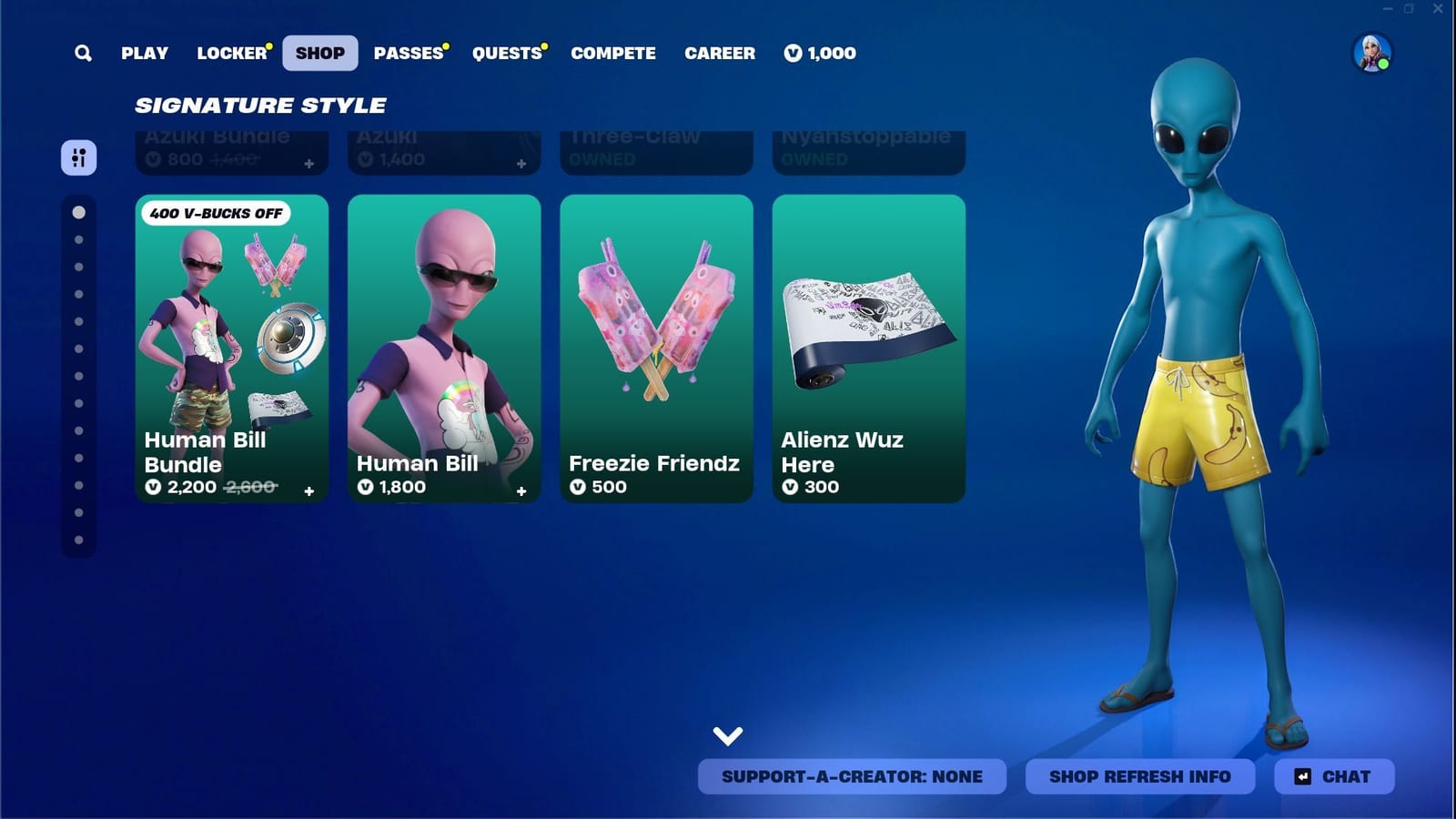This screenshot has height=819, width=1456.
Task: Open the profile avatar in top right corner
Action: (x=1374, y=53)
